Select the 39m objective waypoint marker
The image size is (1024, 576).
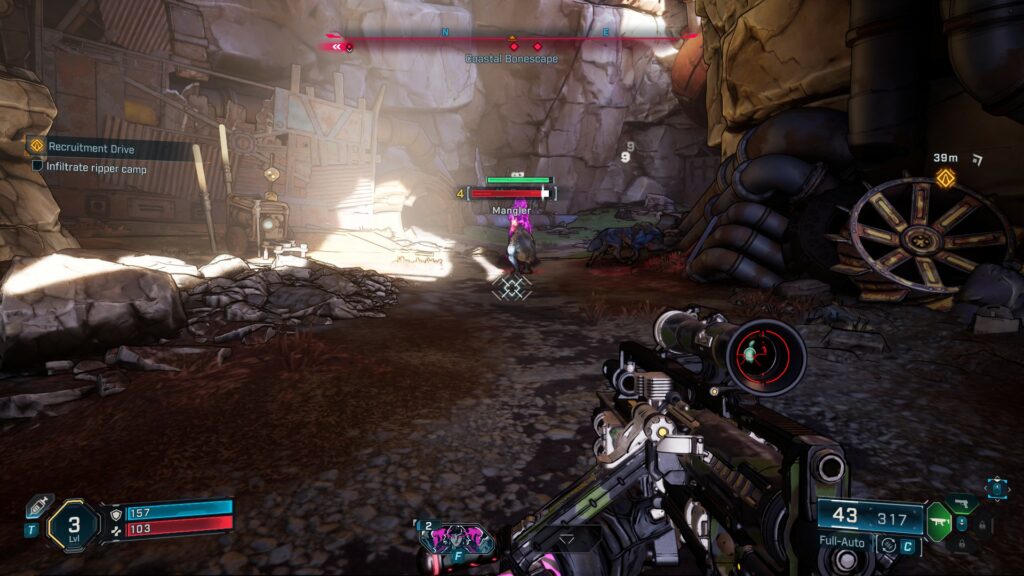pos(945,178)
